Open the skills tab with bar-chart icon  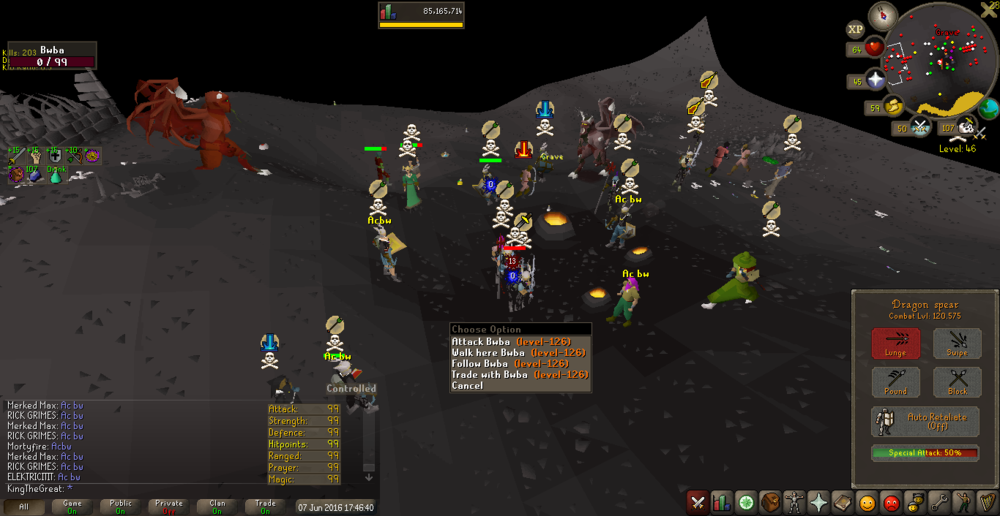point(721,502)
